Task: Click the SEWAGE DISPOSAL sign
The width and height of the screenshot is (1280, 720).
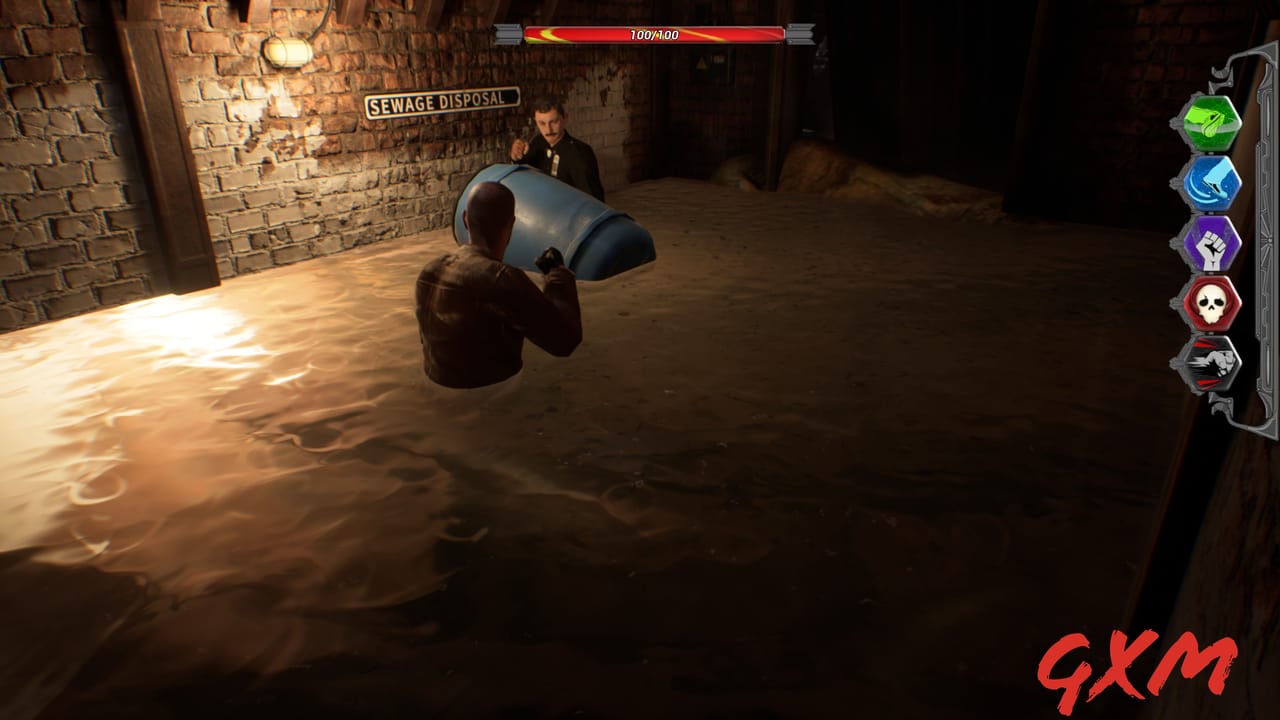Action: point(442,101)
